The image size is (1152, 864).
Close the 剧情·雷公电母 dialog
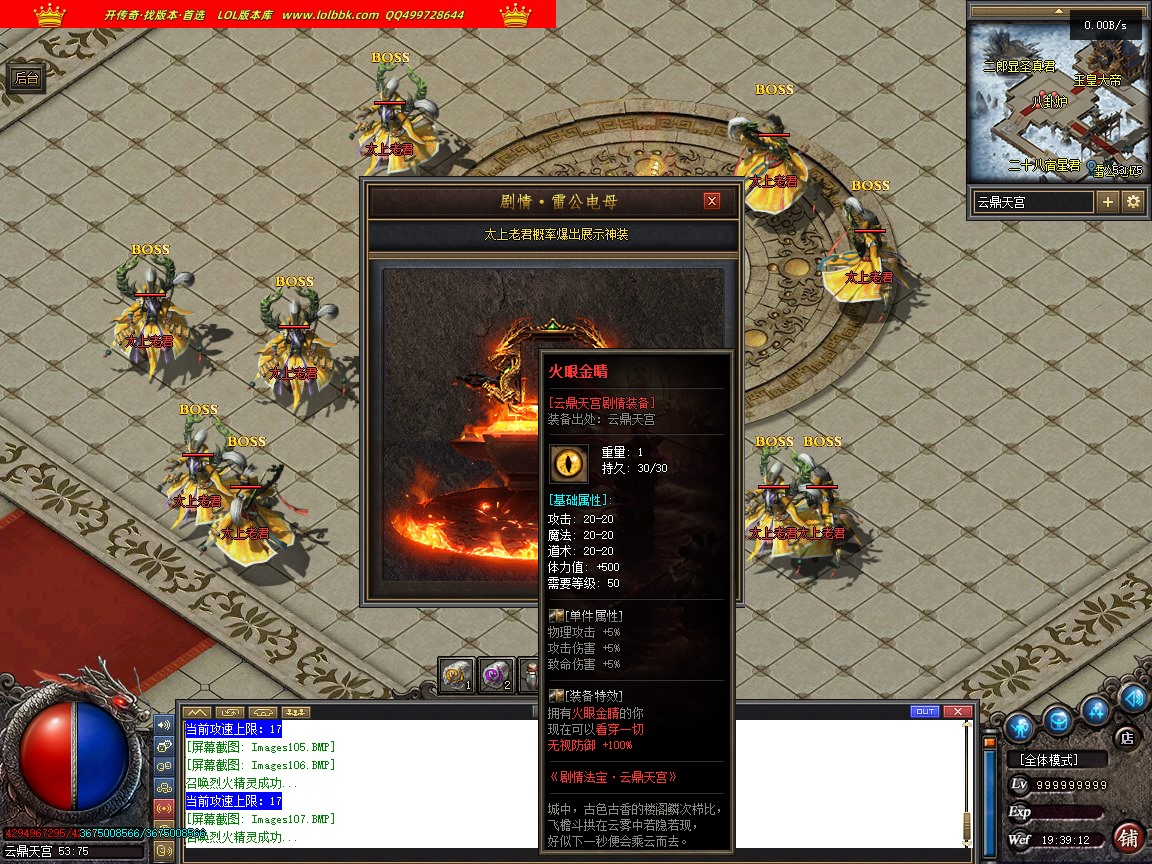712,201
